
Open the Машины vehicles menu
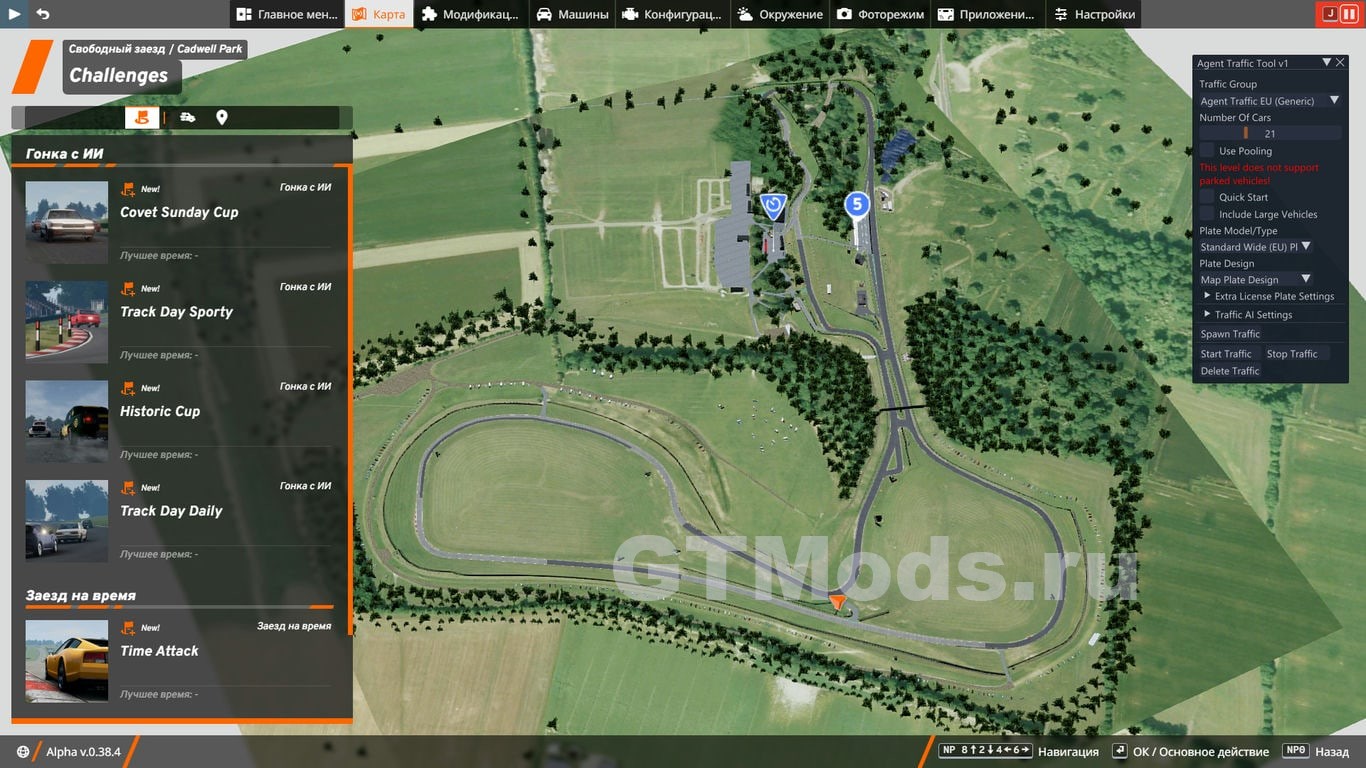point(573,14)
